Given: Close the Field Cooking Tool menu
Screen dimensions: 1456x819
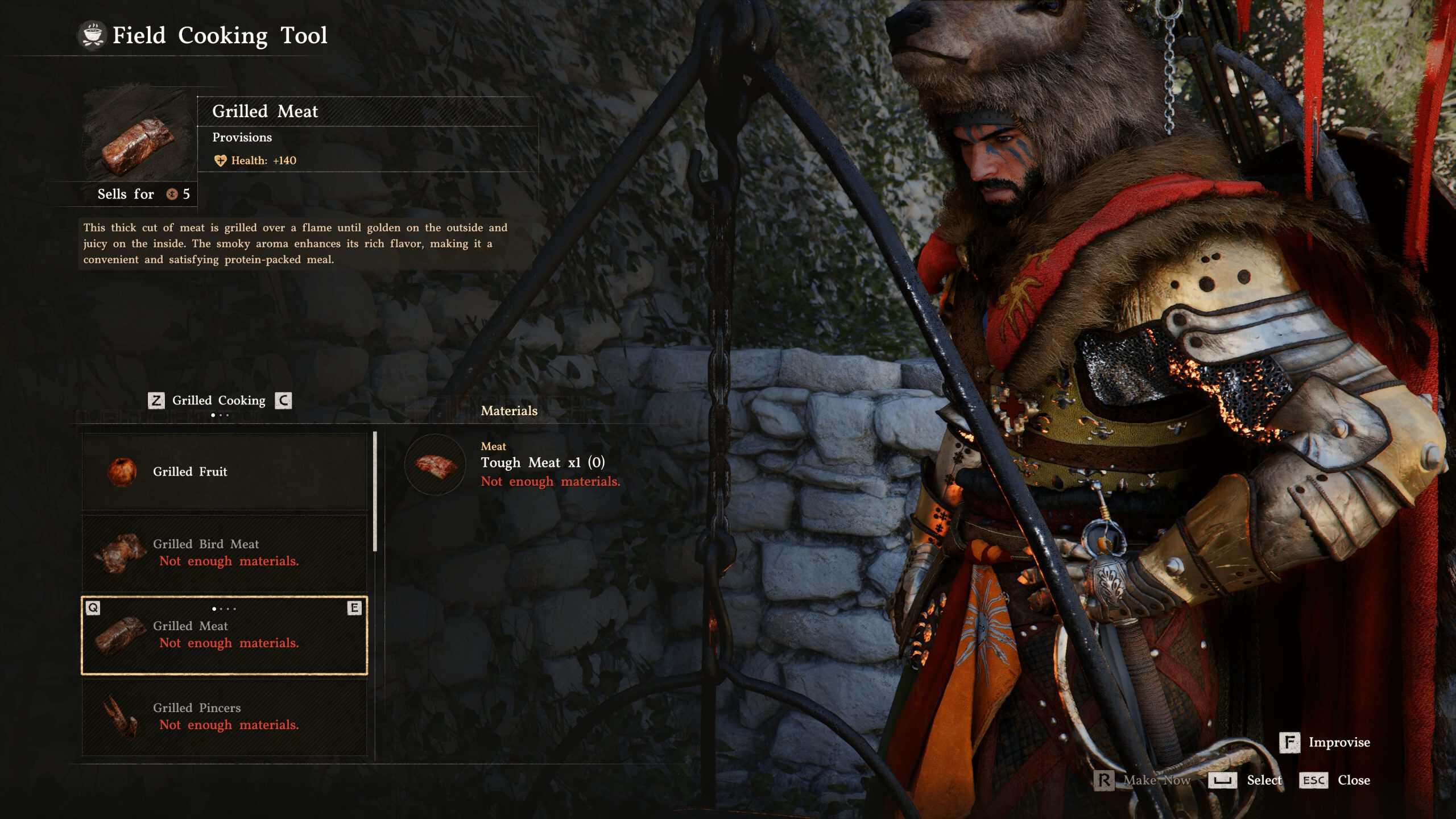Looking at the screenshot, I should click(x=1335, y=780).
